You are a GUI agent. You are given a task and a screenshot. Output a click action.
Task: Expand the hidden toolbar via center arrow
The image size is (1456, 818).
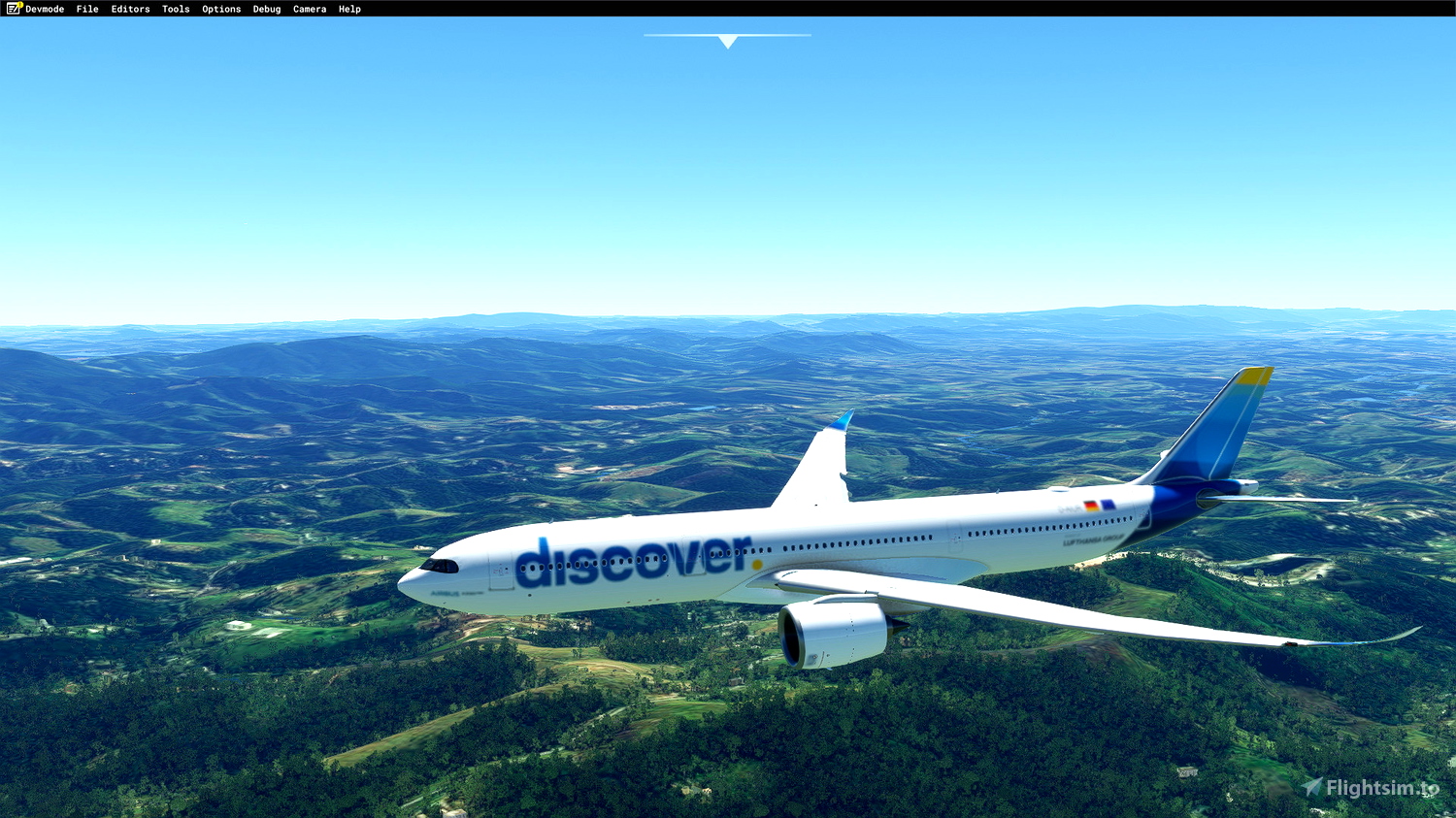[726, 41]
